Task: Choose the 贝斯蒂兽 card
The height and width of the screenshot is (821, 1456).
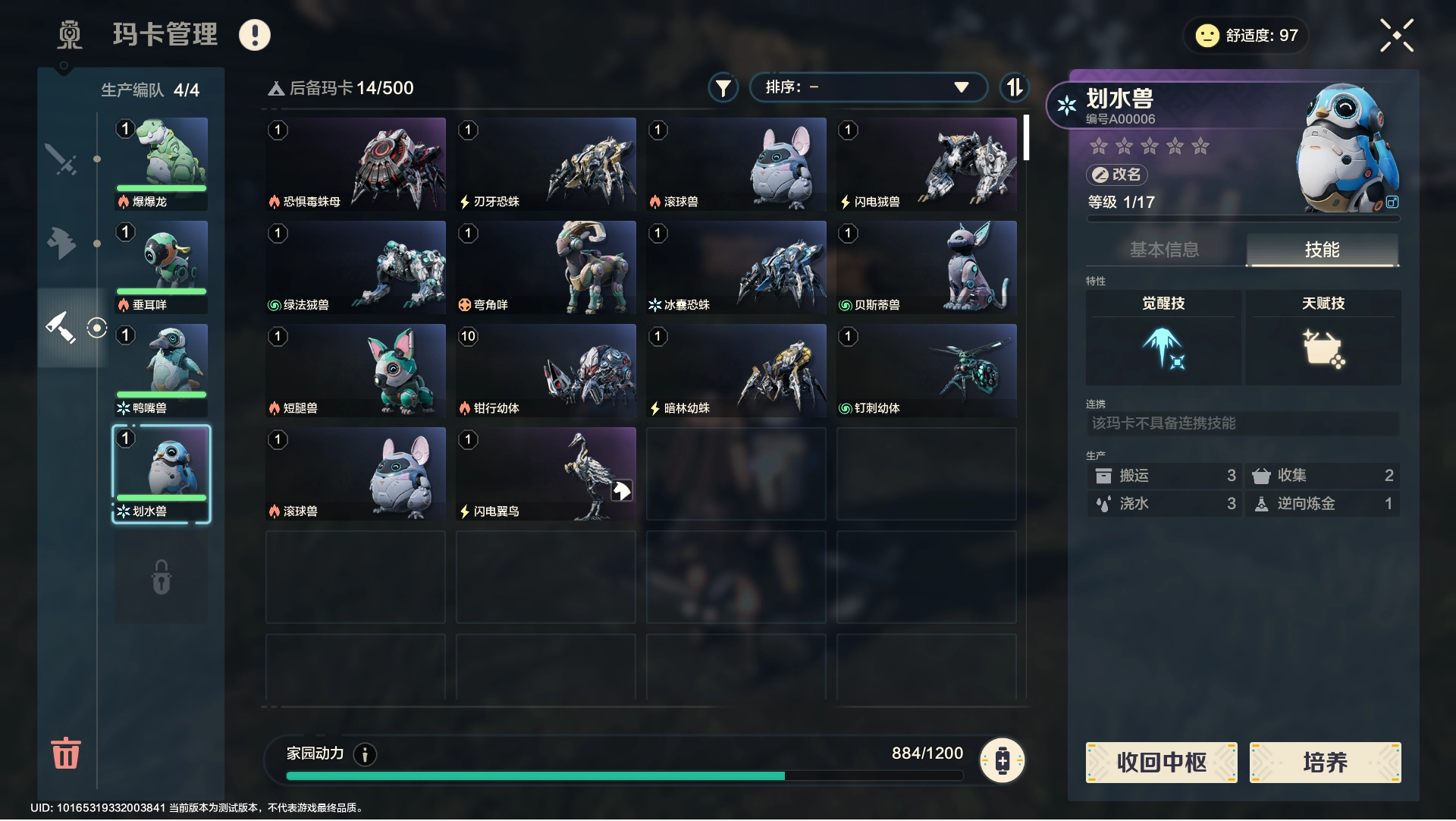Action: point(926,266)
